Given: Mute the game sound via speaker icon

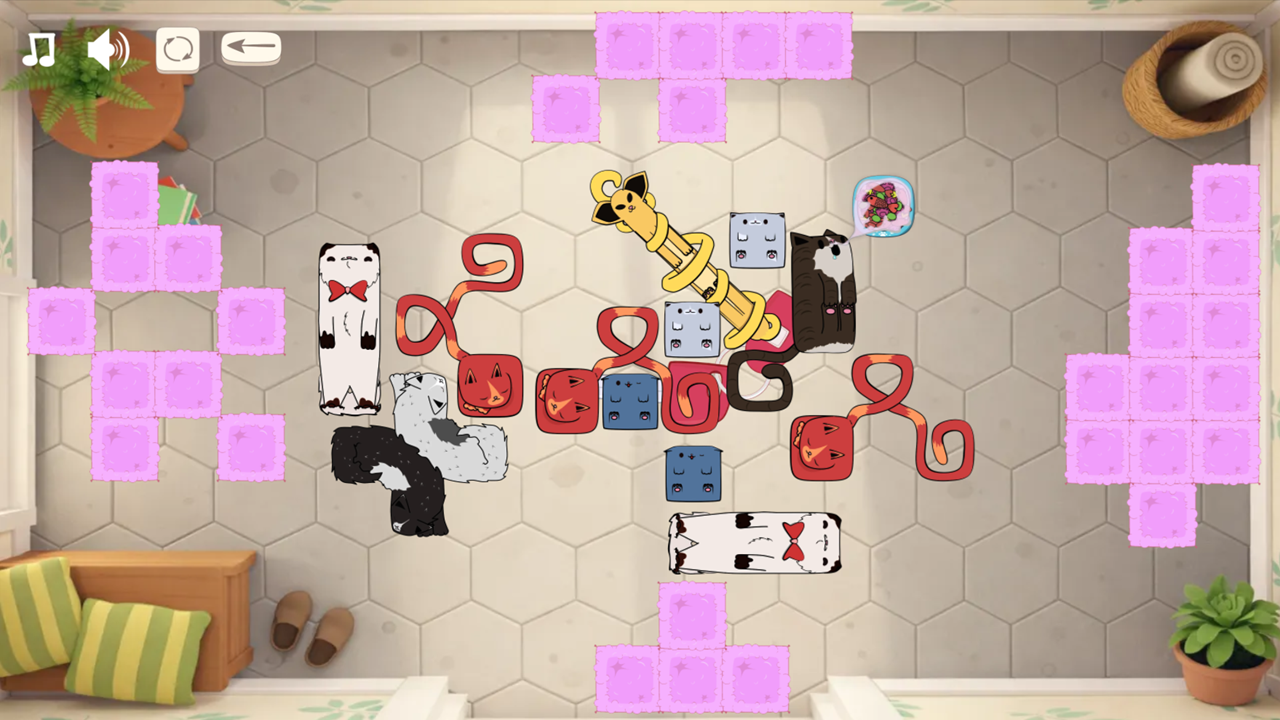Looking at the screenshot, I should click(x=108, y=46).
